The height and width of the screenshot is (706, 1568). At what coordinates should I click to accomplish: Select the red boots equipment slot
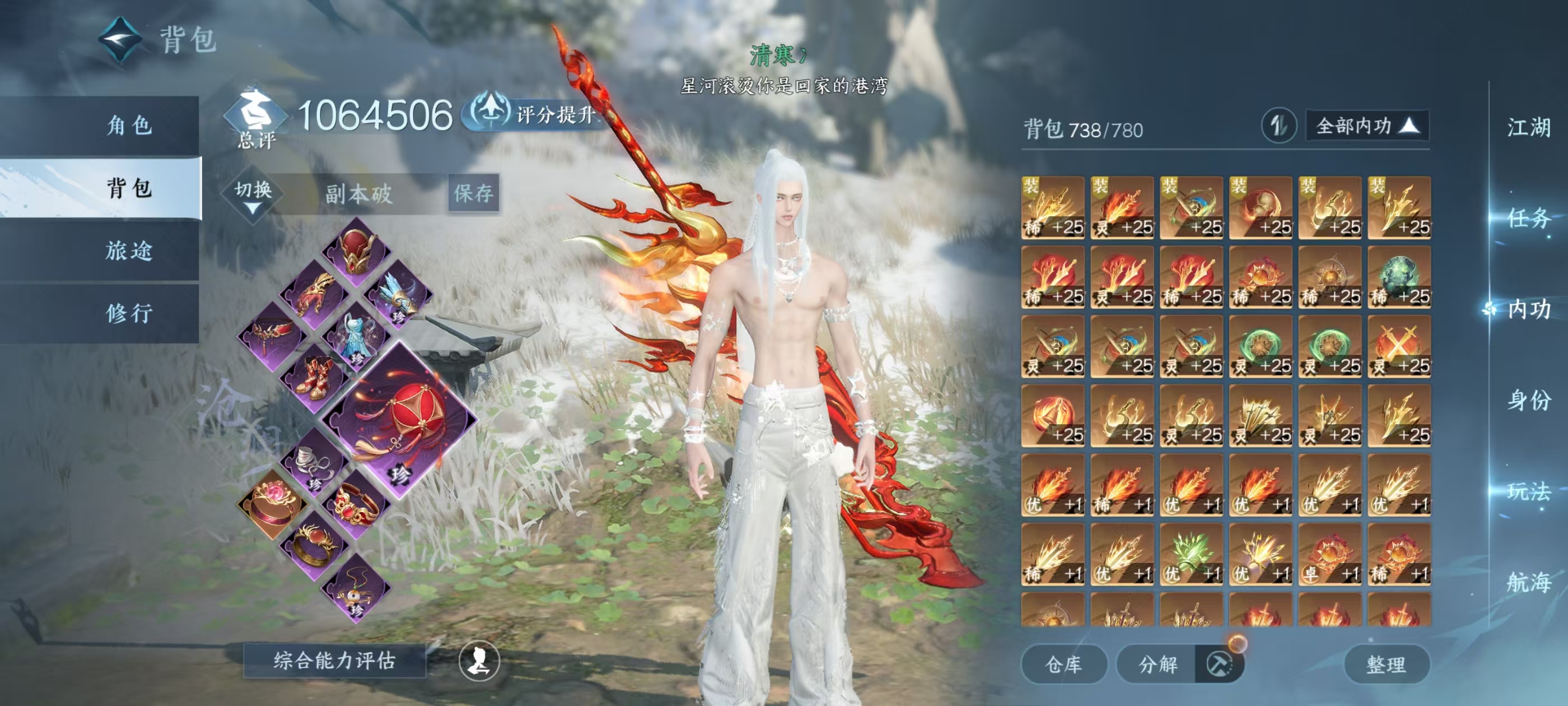(x=315, y=378)
